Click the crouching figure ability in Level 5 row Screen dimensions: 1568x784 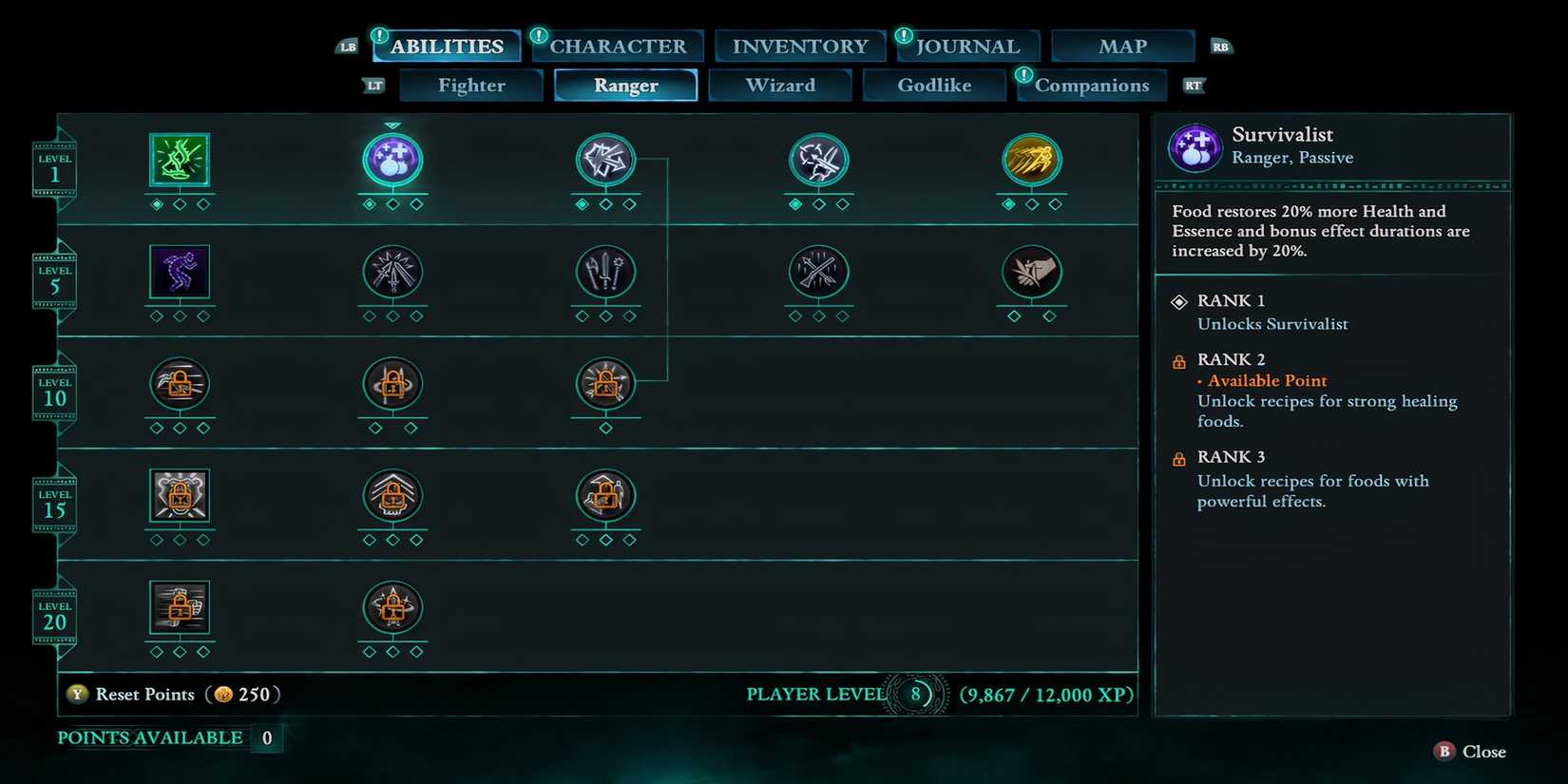pos(180,276)
